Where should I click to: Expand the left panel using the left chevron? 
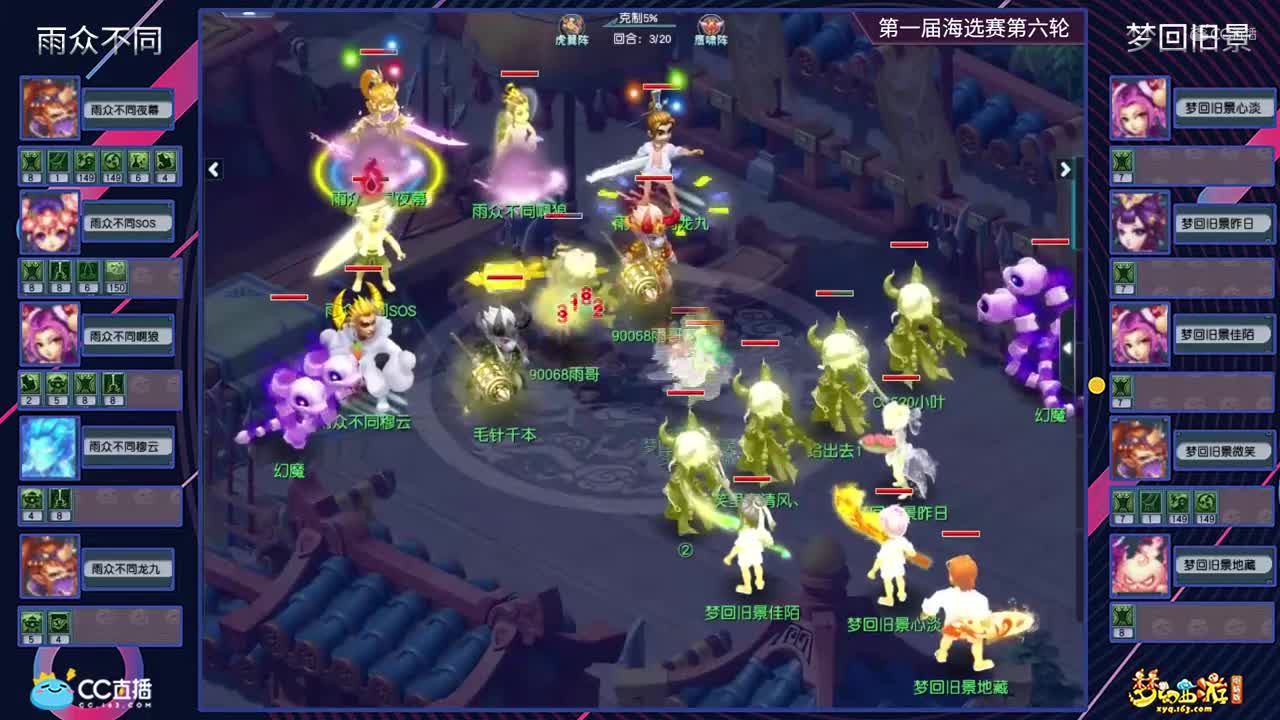212,170
